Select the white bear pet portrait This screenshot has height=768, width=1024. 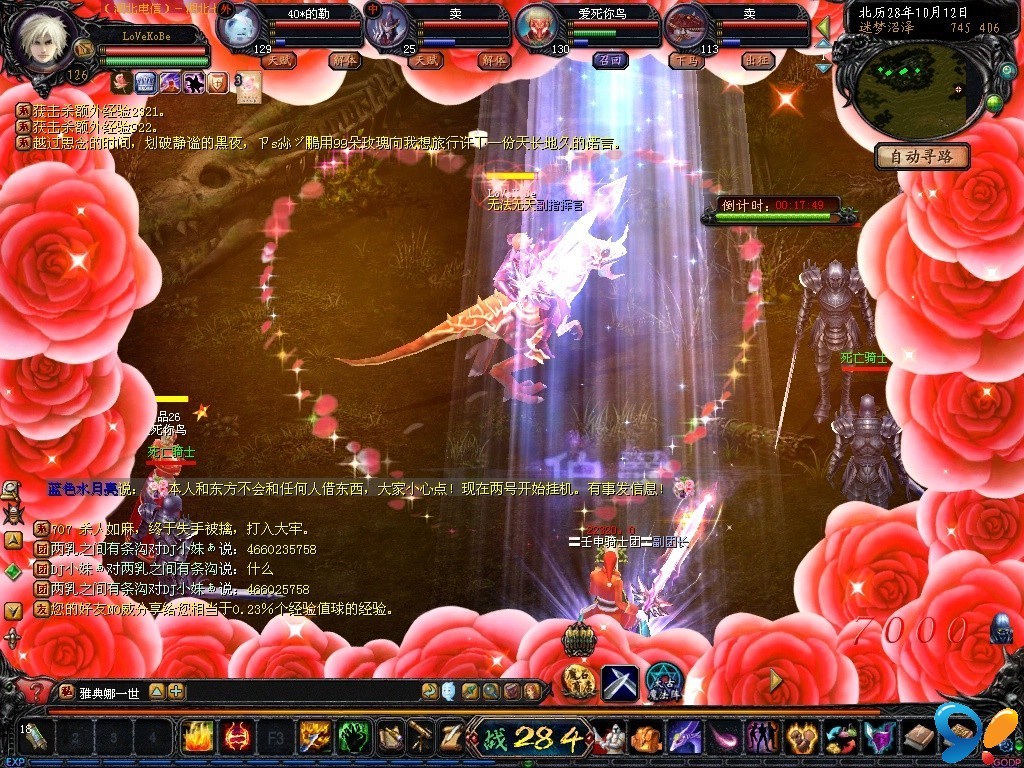point(237,27)
